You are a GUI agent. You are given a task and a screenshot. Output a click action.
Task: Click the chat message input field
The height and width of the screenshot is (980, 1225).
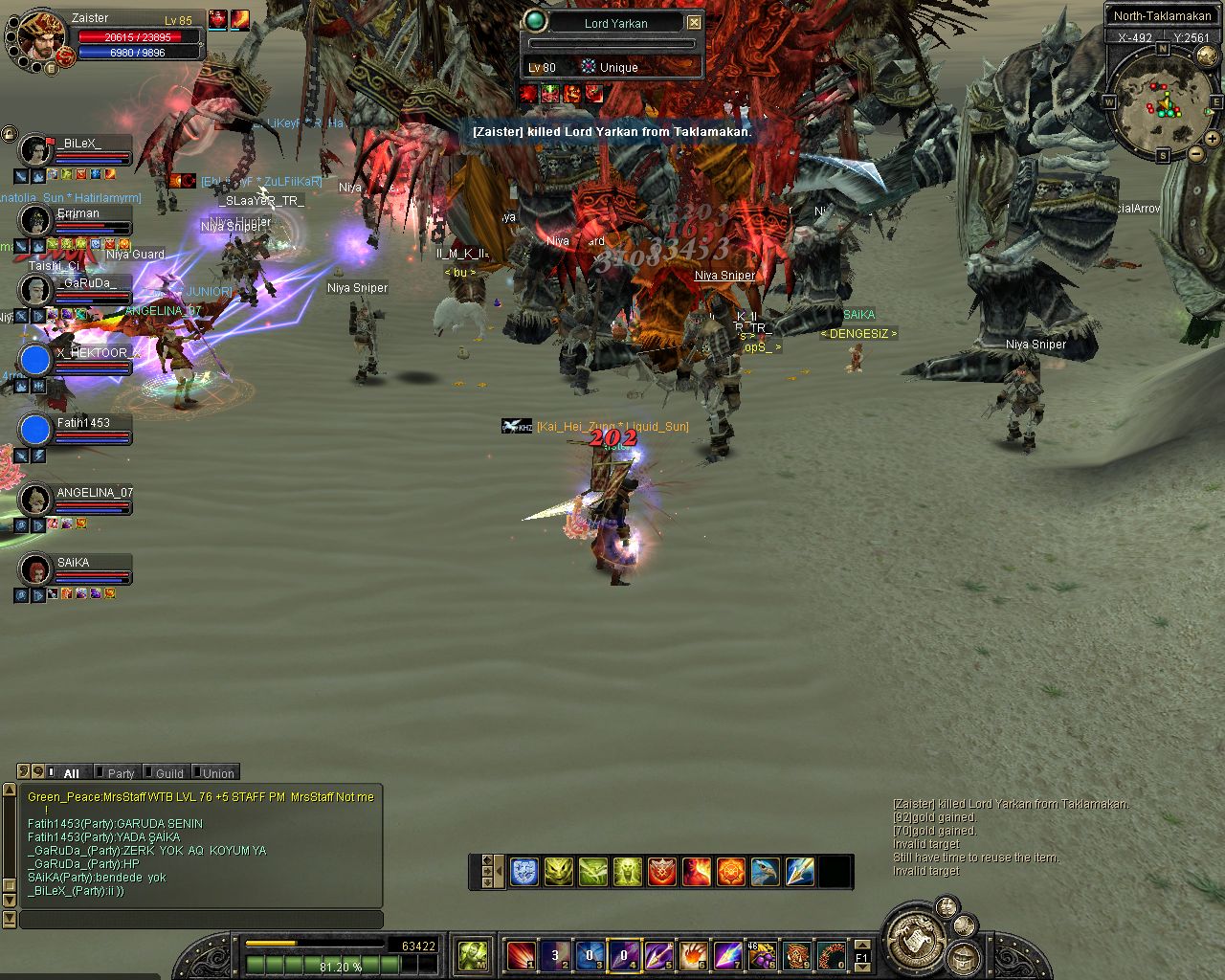point(201,920)
